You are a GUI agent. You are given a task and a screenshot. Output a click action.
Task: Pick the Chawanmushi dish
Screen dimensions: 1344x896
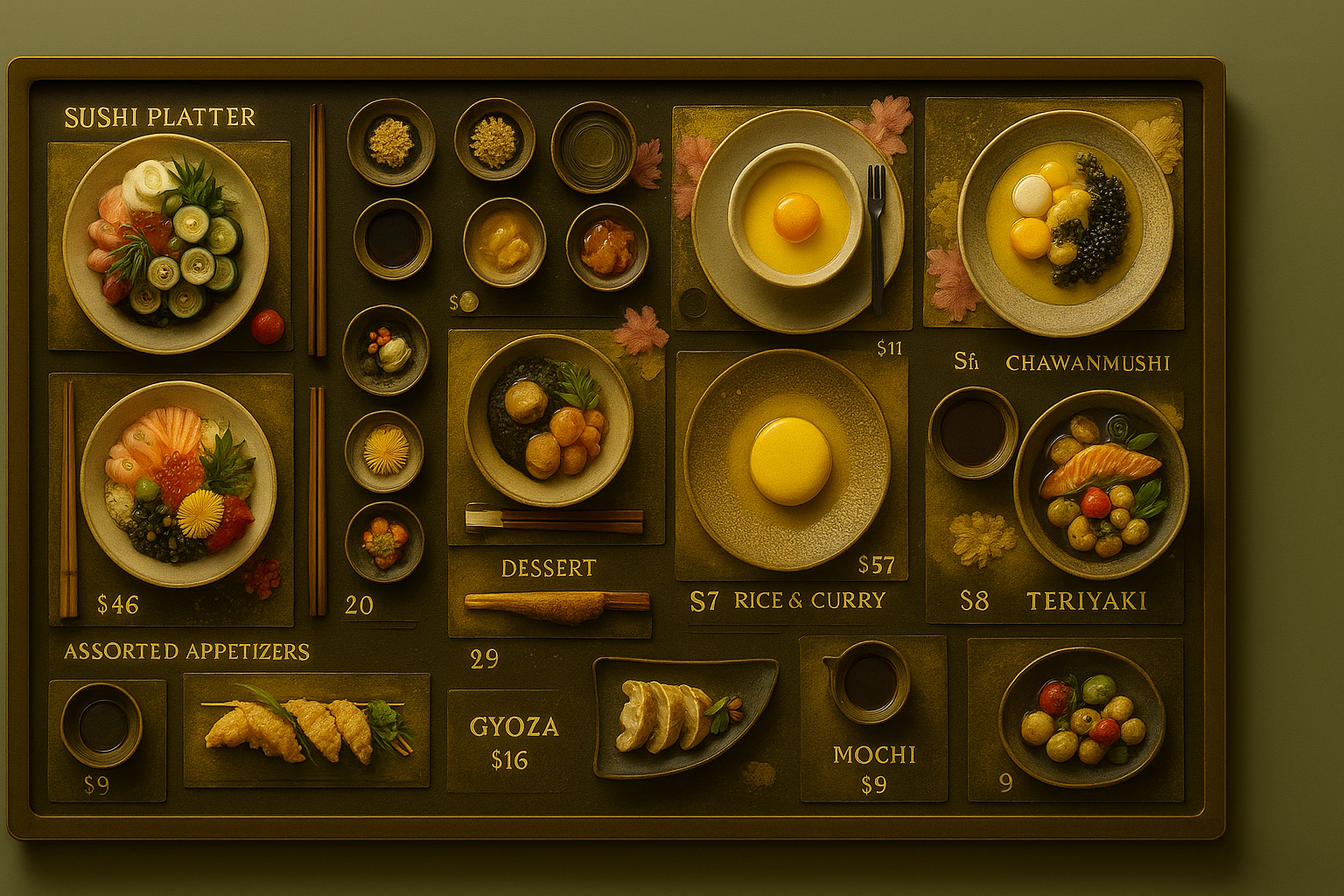(1065, 222)
